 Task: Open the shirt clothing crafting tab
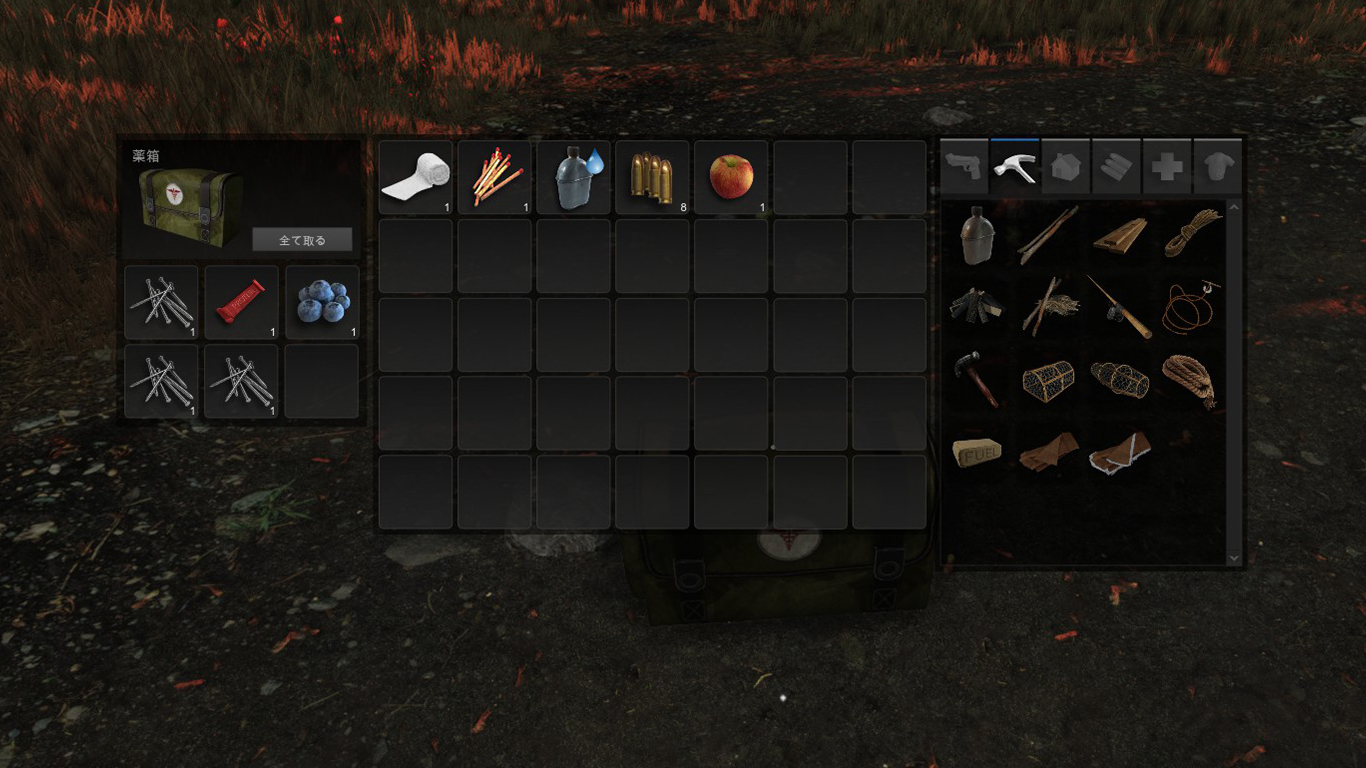pyautogui.click(x=1218, y=166)
